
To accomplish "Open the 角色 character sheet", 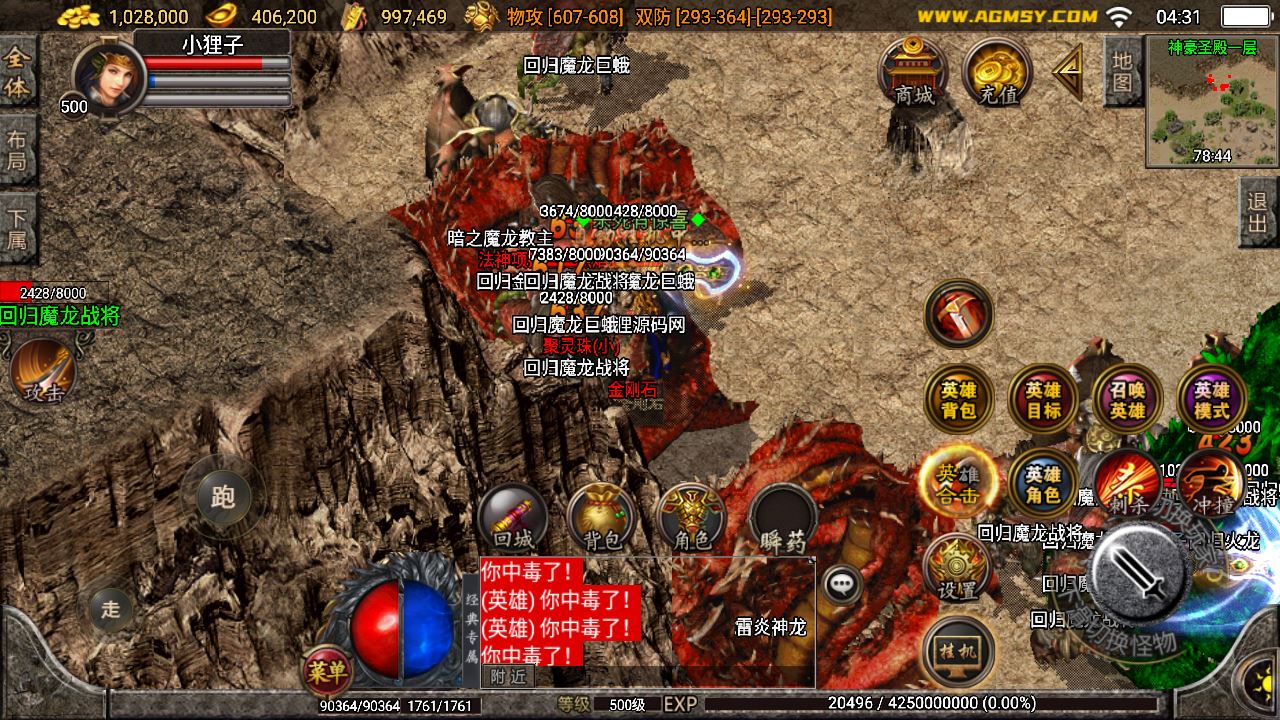I will tap(692, 518).
